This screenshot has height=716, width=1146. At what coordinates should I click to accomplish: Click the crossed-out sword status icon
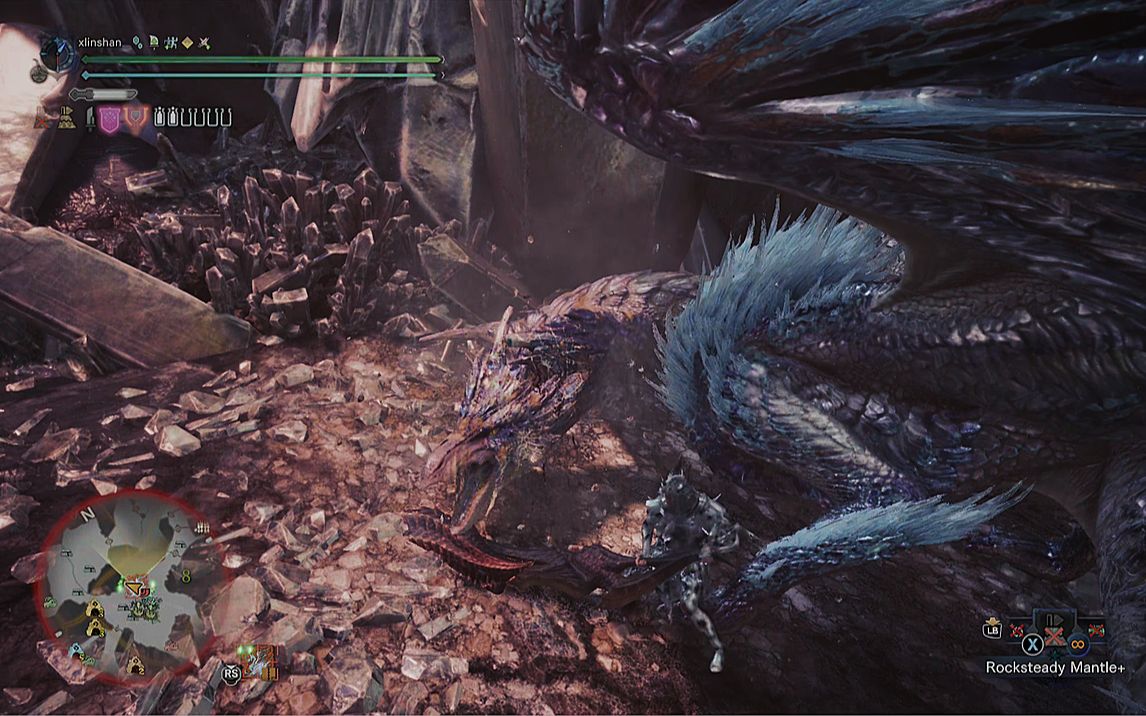tap(204, 43)
